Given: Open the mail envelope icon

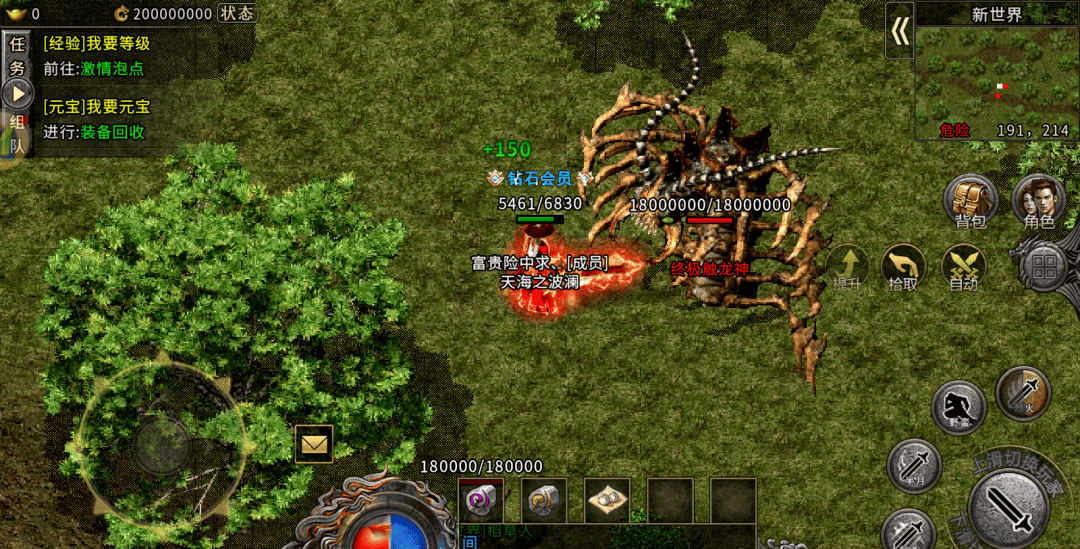Looking at the screenshot, I should tap(314, 443).
